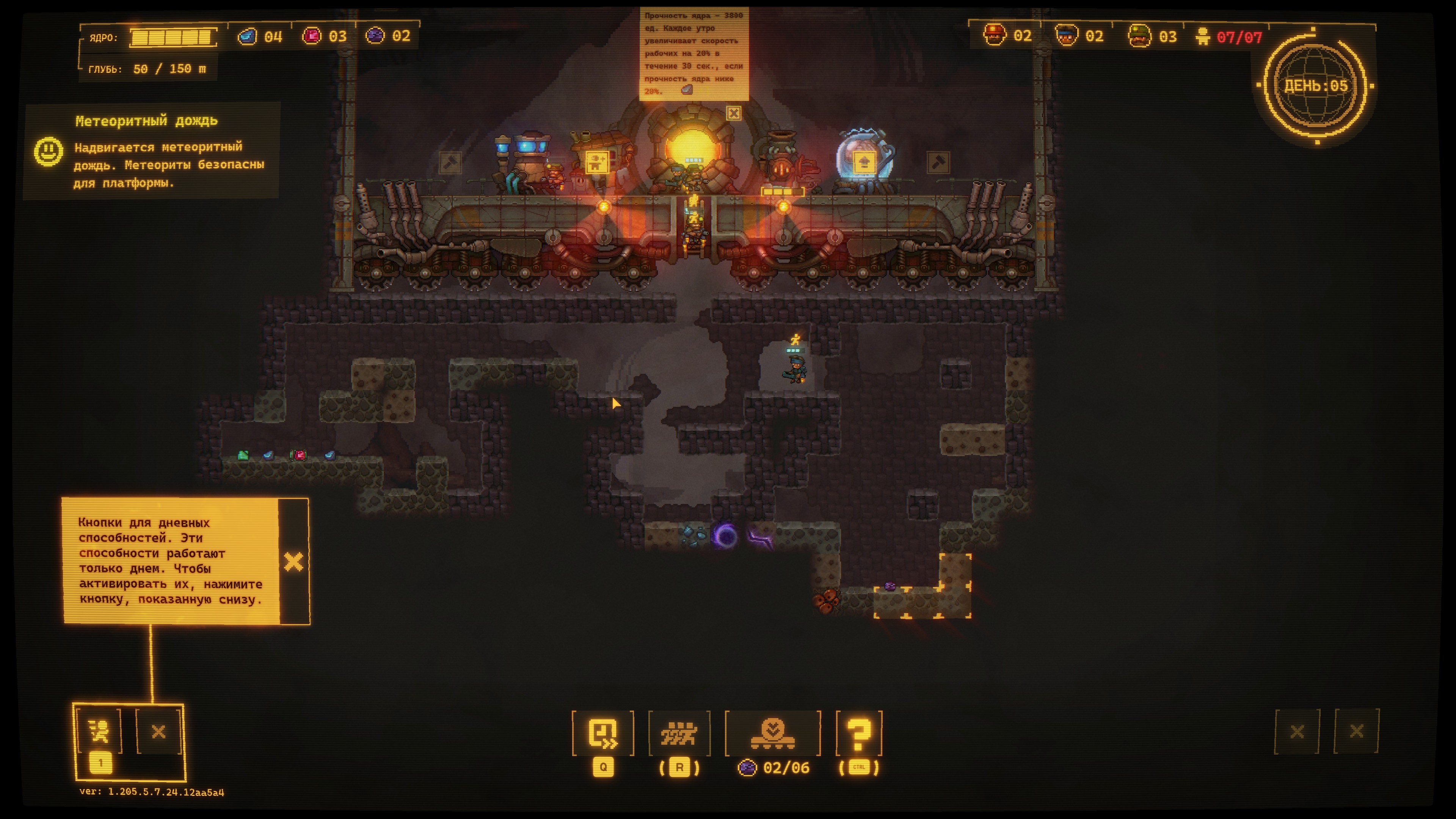This screenshot has width=1456, height=819.
Task: Open the upgrade arrow on glass dome
Action: (x=864, y=163)
